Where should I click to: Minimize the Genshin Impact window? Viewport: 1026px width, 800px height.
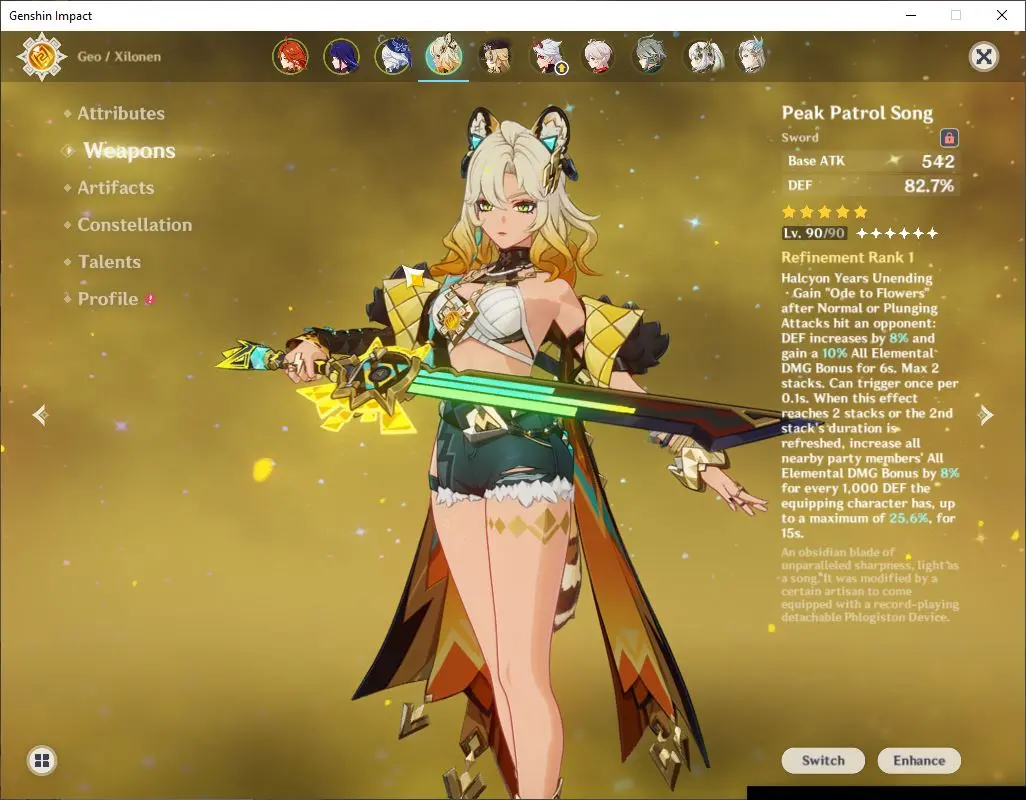pos(910,15)
